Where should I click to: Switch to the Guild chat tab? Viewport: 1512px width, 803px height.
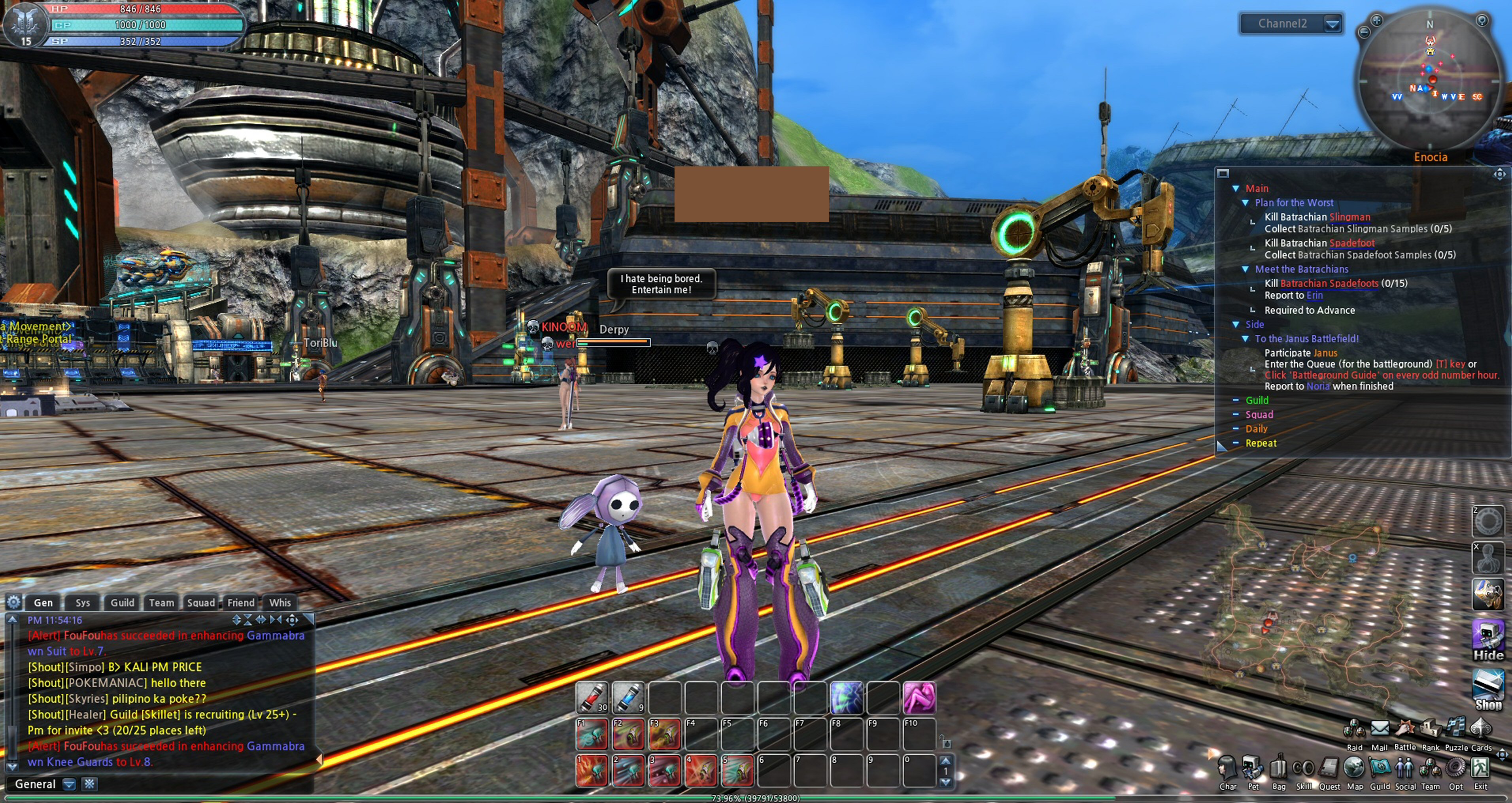[122, 602]
